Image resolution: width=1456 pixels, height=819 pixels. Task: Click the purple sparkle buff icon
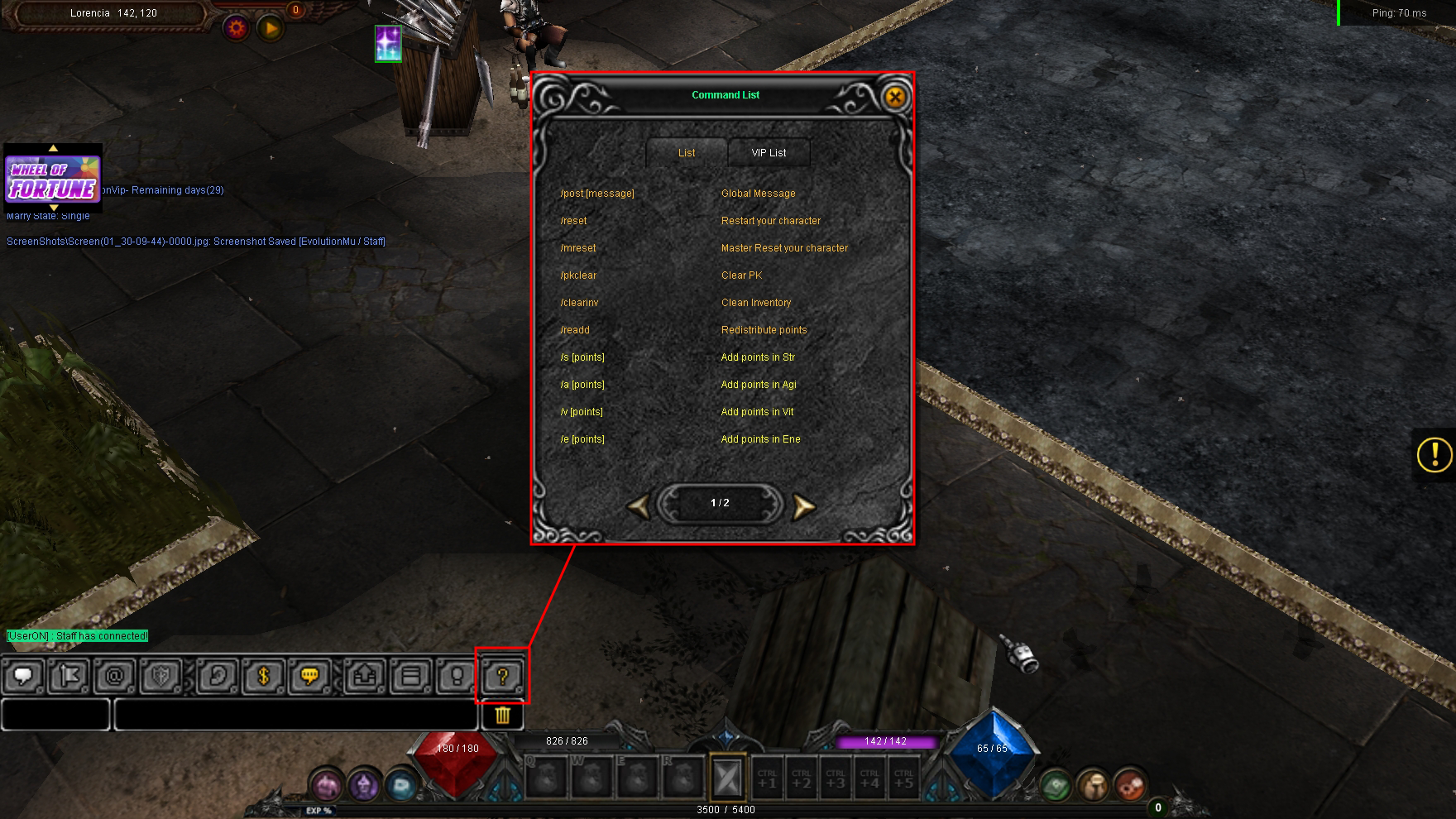tap(388, 43)
